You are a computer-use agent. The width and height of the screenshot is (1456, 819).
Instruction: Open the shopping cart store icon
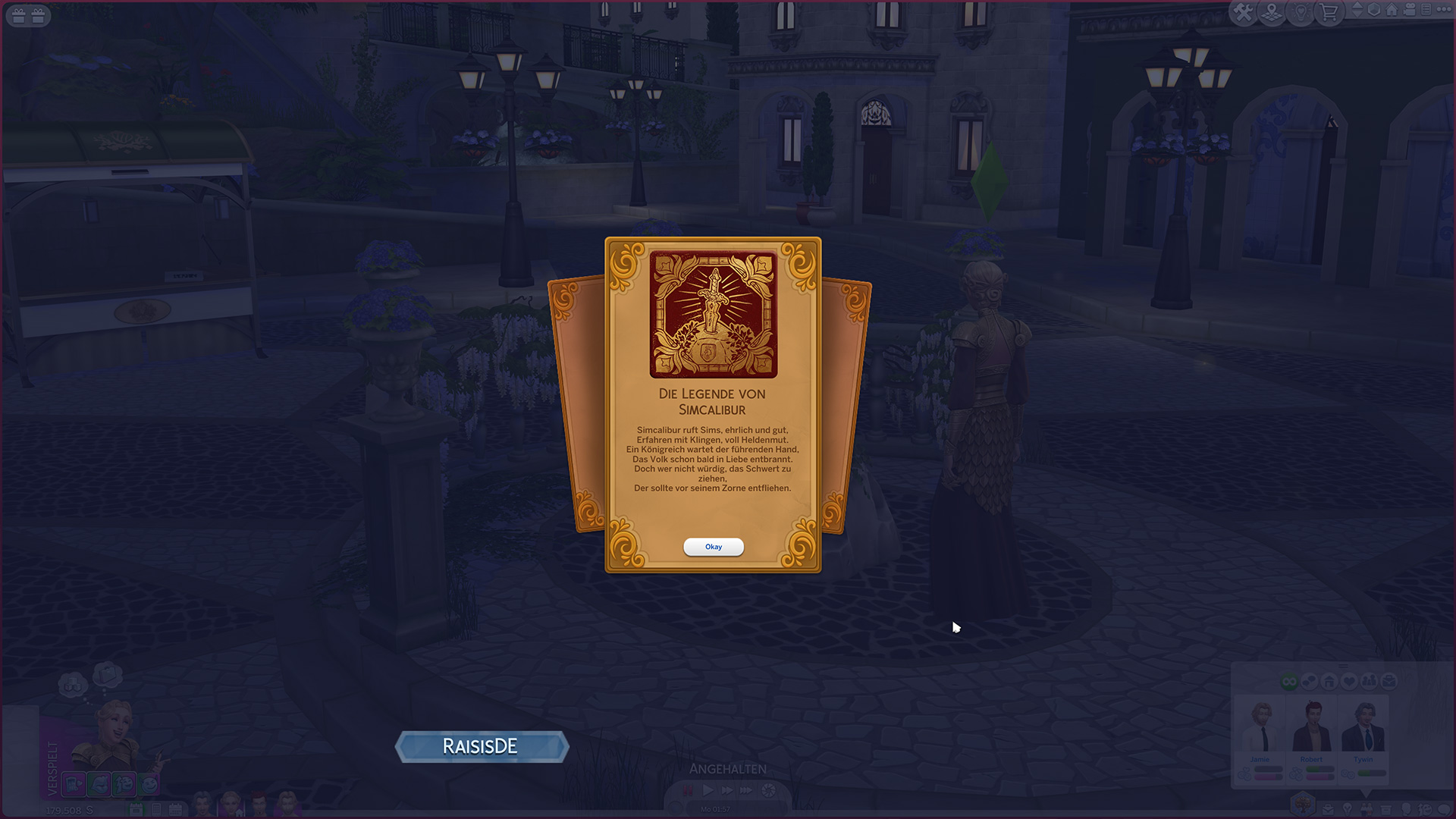tap(1329, 13)
